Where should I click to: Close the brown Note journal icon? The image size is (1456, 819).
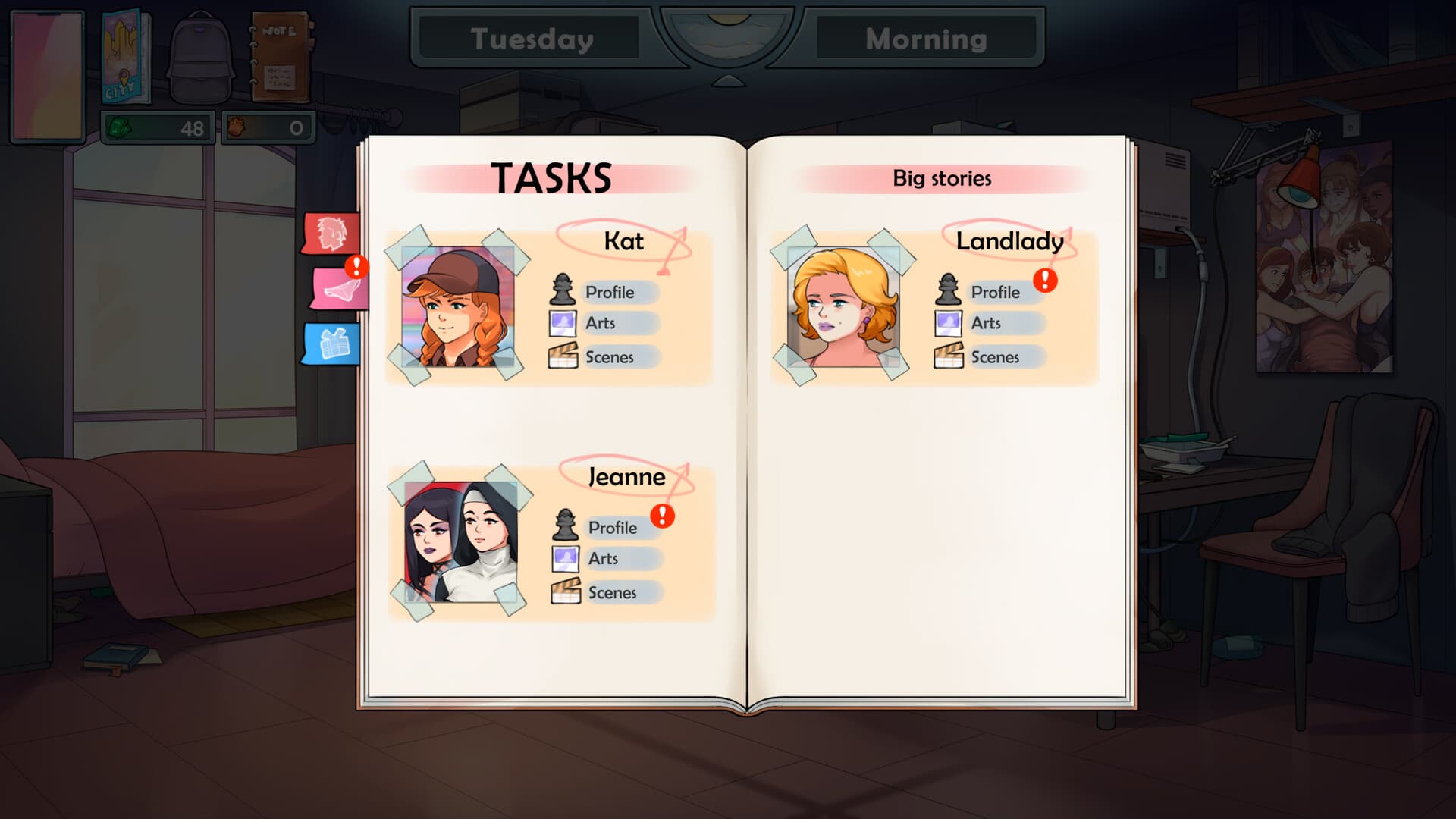point(280,58)
